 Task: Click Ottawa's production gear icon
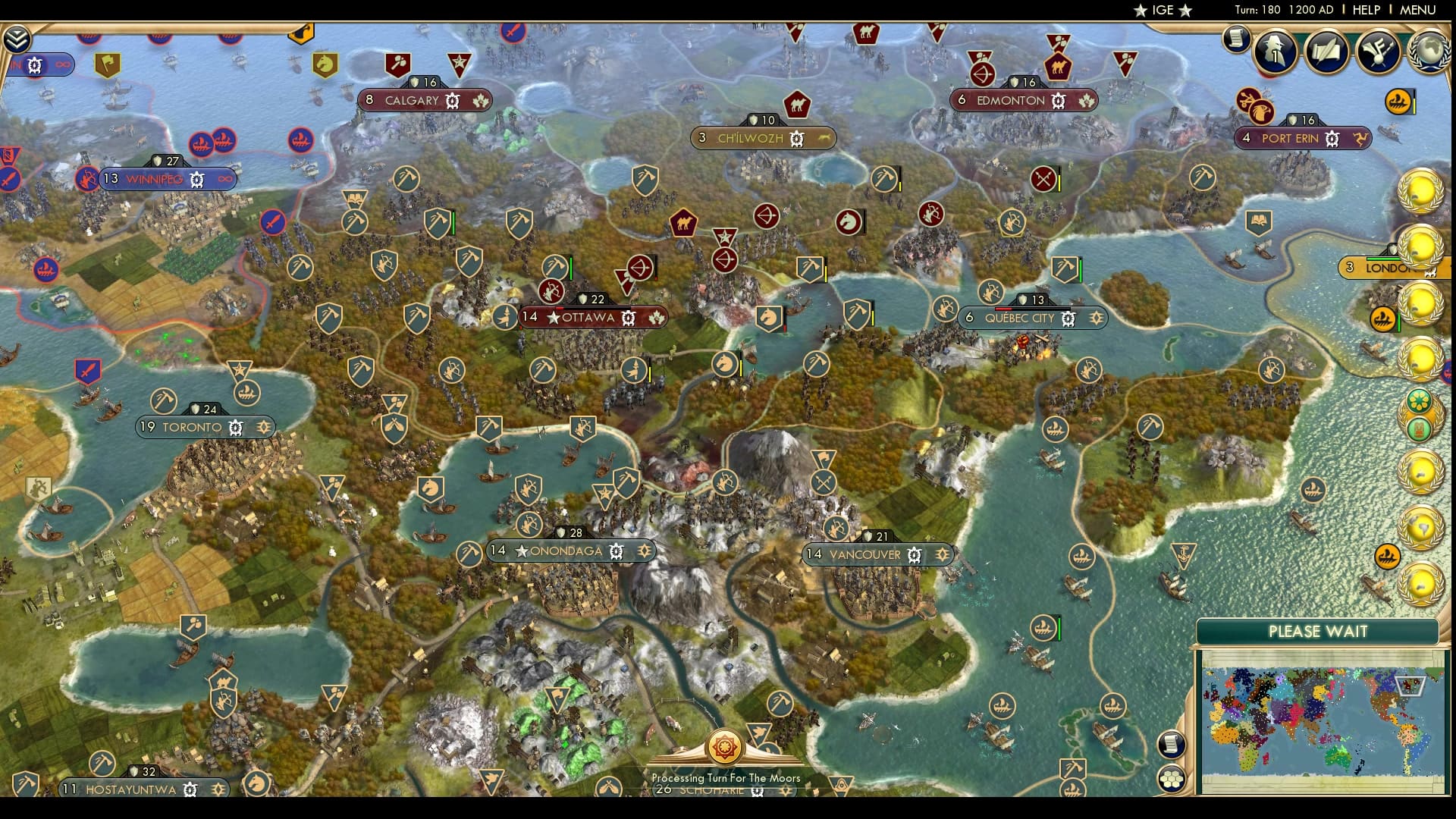point(628,318)
